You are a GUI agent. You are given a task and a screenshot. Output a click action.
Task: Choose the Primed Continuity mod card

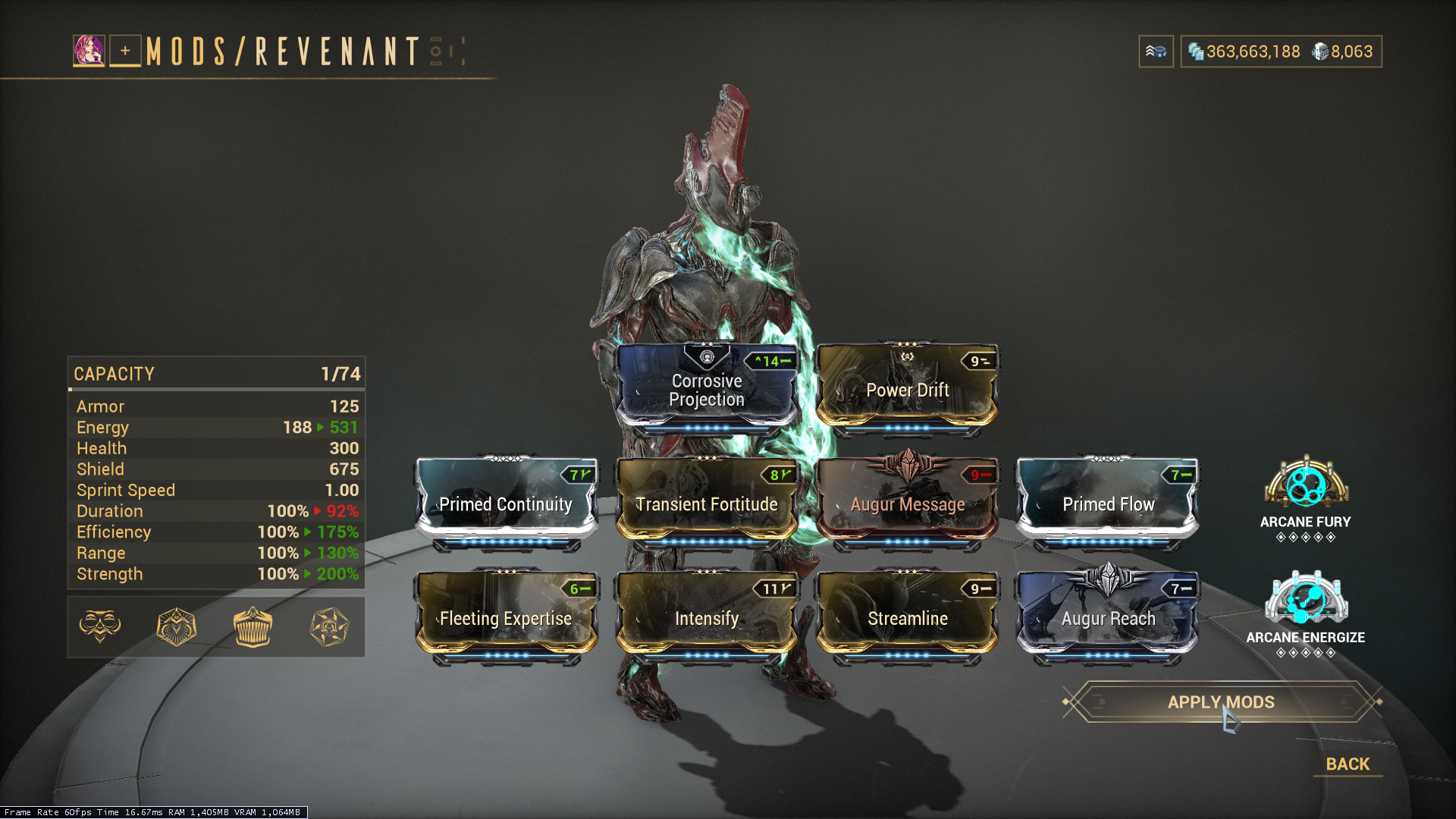click(x=506, y=503)
